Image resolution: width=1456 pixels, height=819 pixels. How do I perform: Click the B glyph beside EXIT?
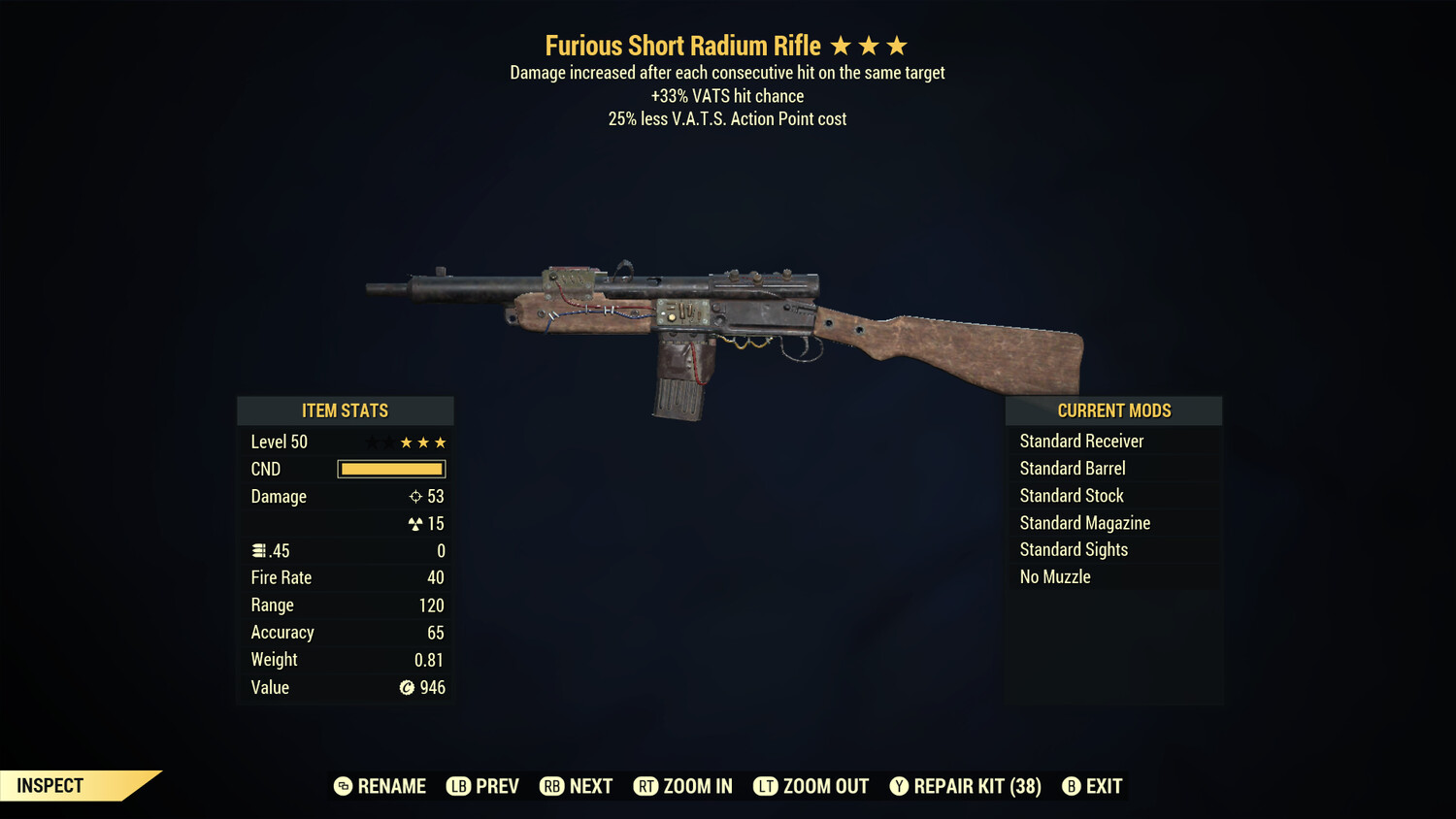tap(1072, 786)
